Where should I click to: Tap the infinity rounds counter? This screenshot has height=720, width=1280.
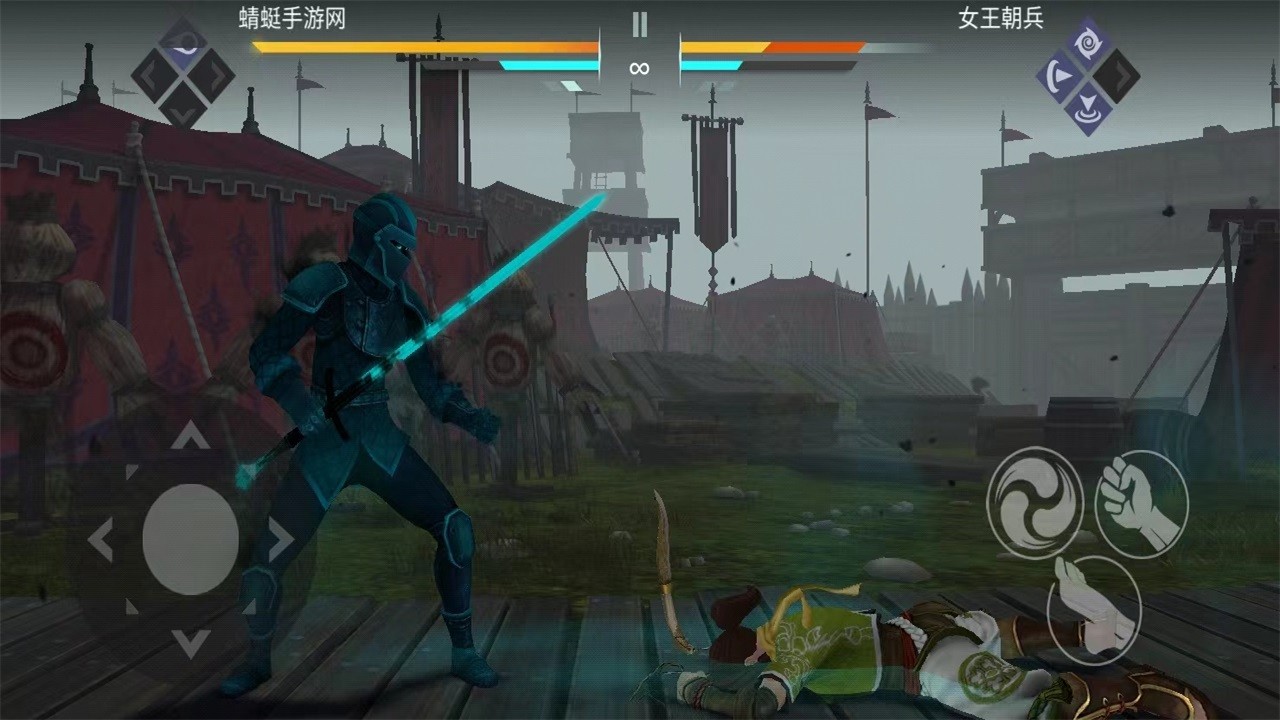click(x=639, y=68)
